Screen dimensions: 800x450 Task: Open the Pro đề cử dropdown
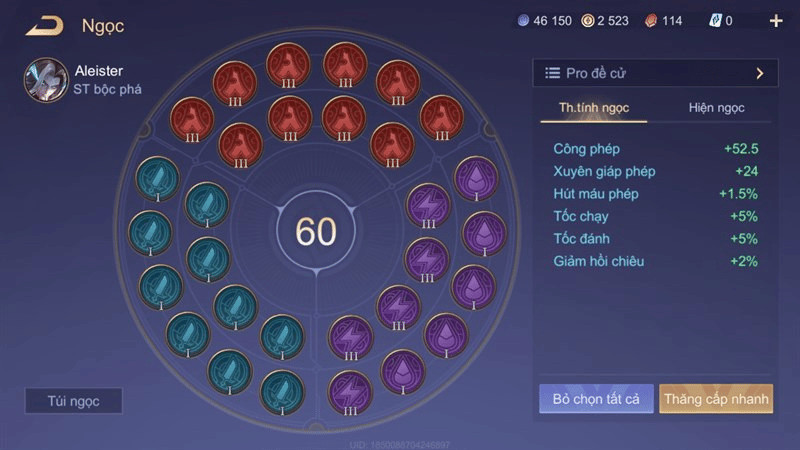[654, 73]
